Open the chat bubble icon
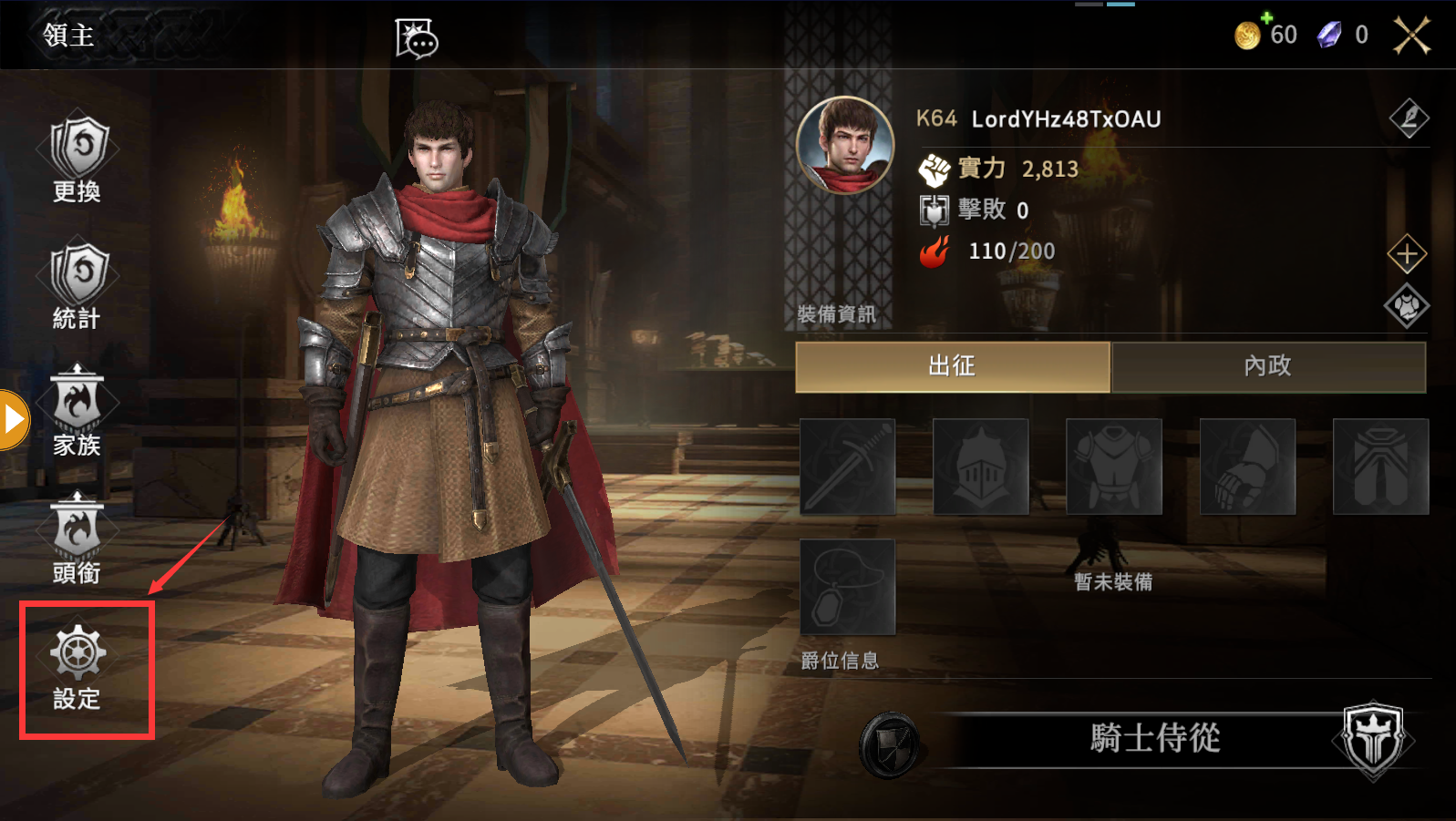Screen dimensions: 1456x821 tap(417, 38)
